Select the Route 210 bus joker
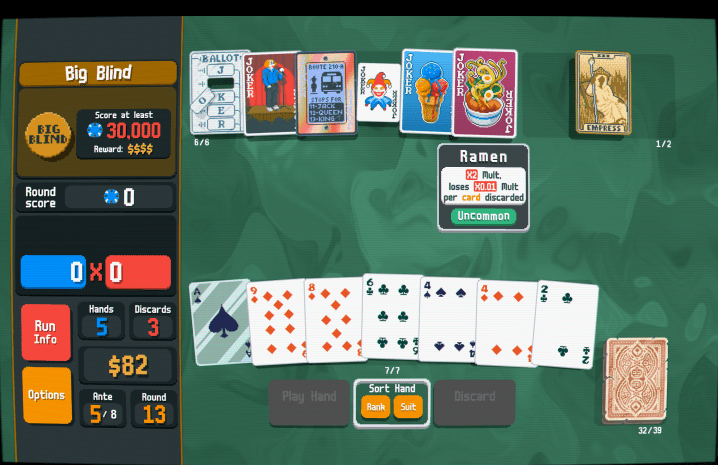 326,94
